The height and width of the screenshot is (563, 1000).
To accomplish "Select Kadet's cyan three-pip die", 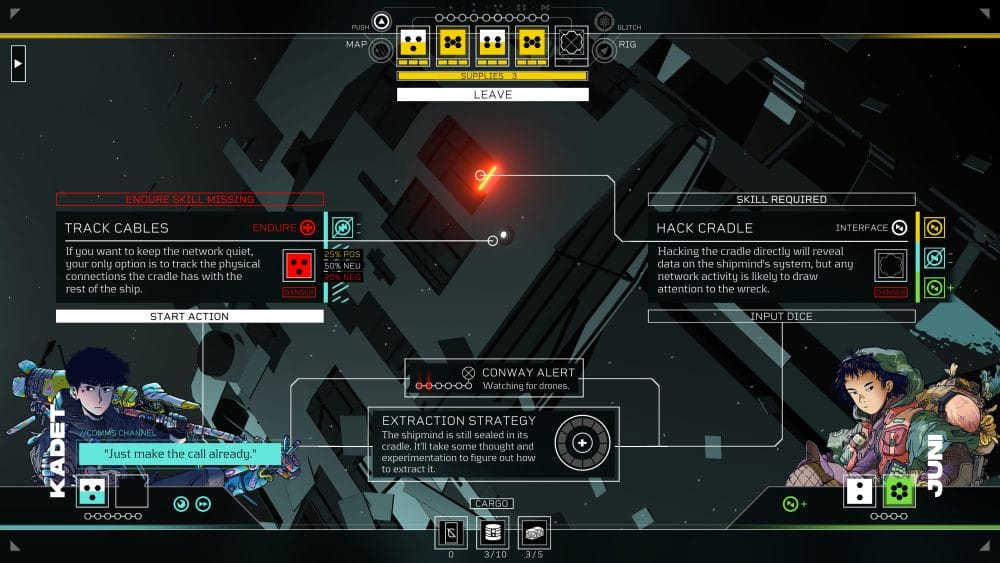I will [93, 491].
